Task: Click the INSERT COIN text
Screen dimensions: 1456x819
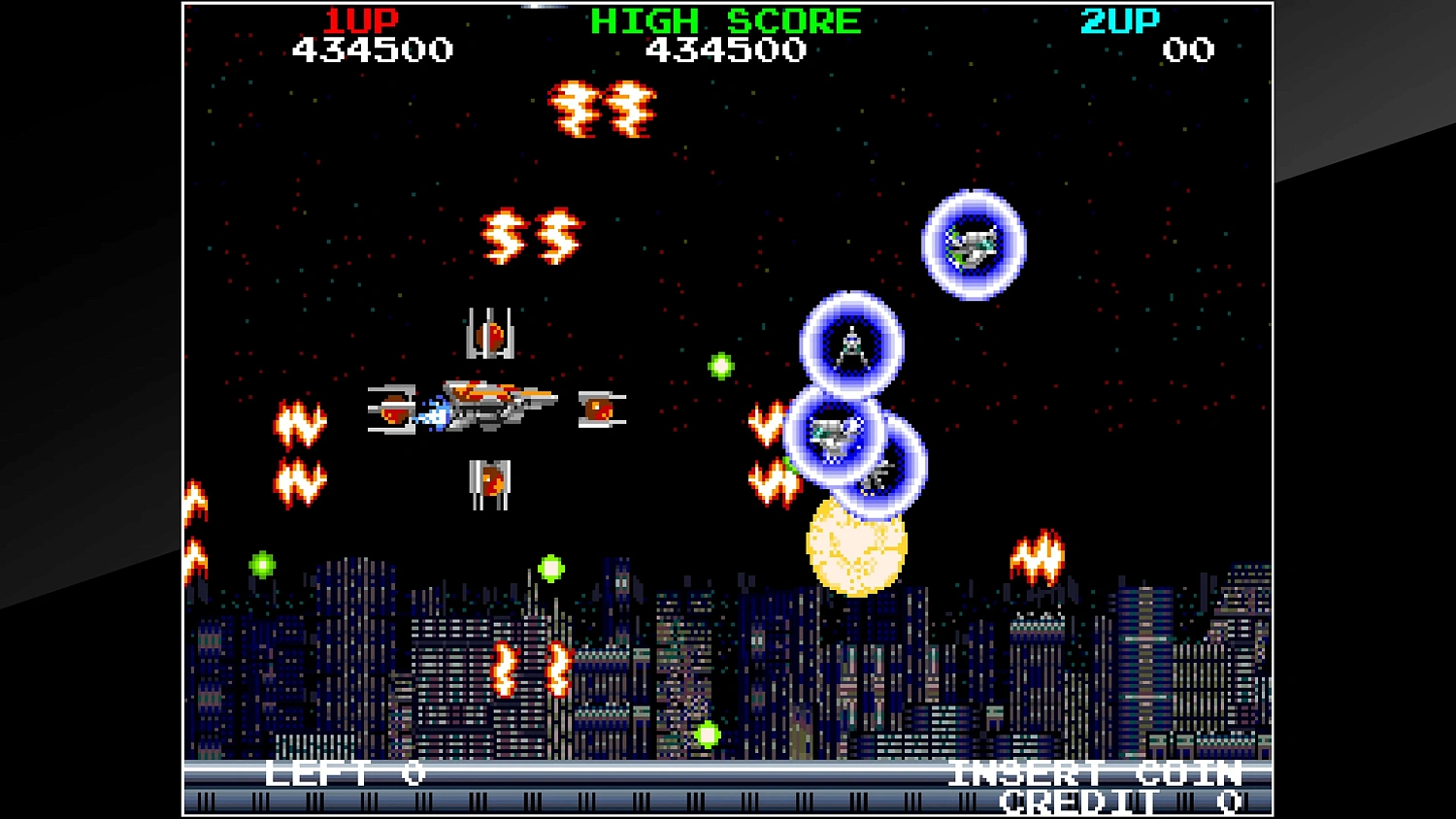Action: [1093, 773]
